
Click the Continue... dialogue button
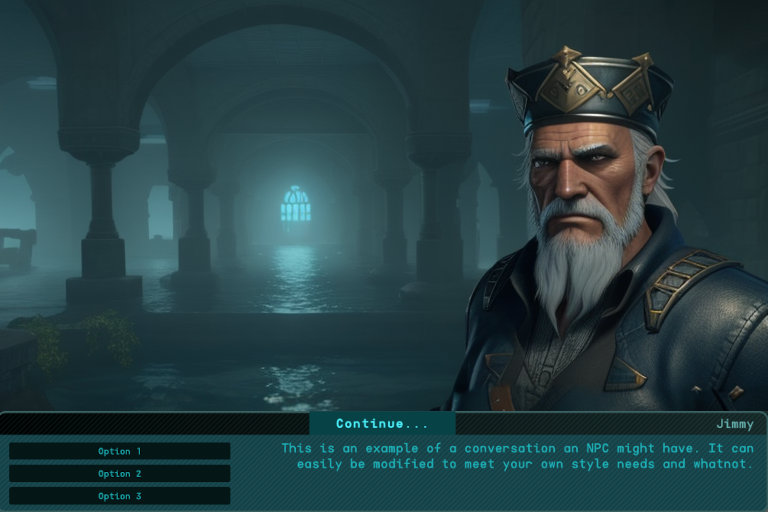click(382, 424)
